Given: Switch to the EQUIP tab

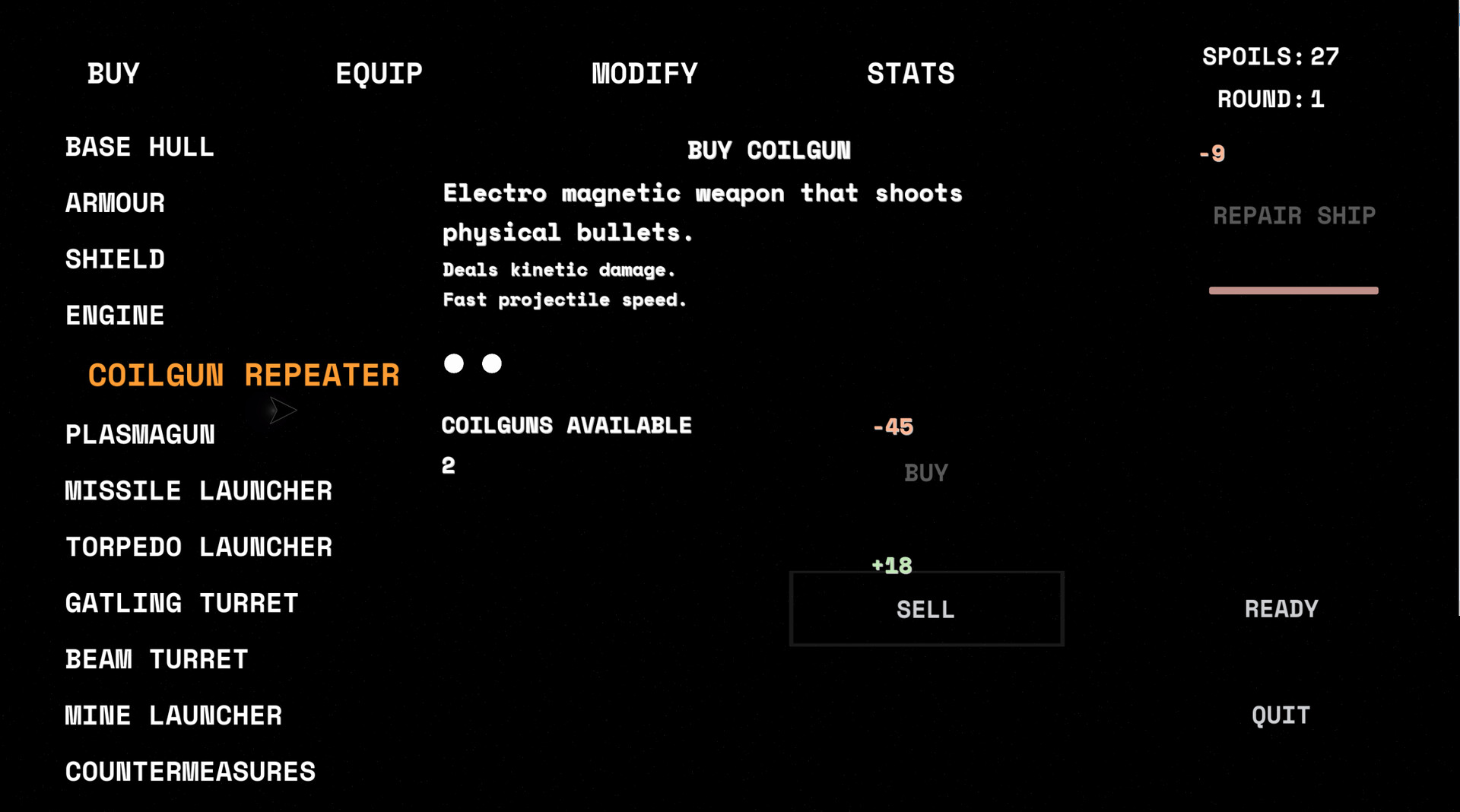Looking at the screenshot, I should pos(379,73).
